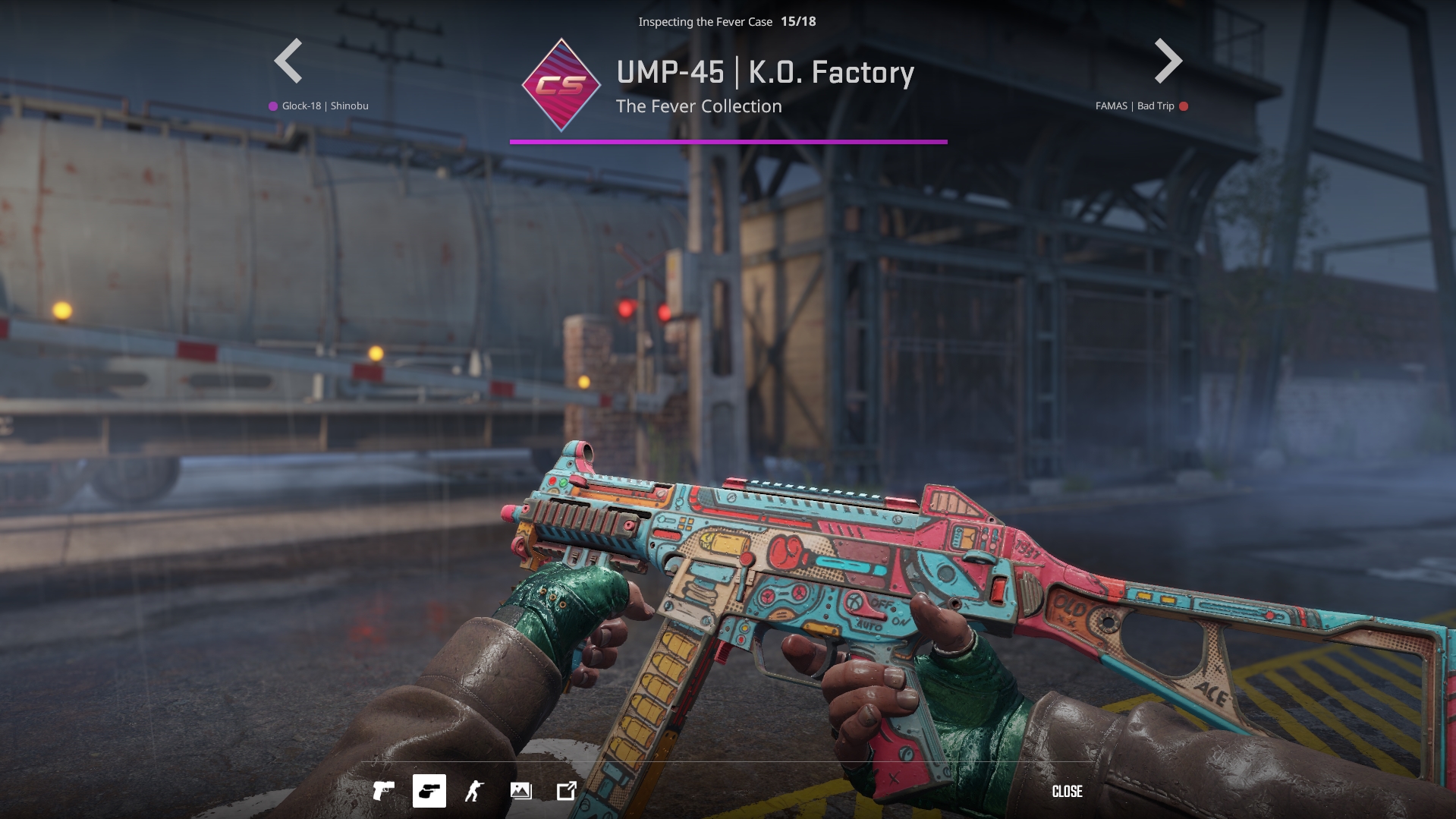Close the case inspection screen

tap(1067, 792)
